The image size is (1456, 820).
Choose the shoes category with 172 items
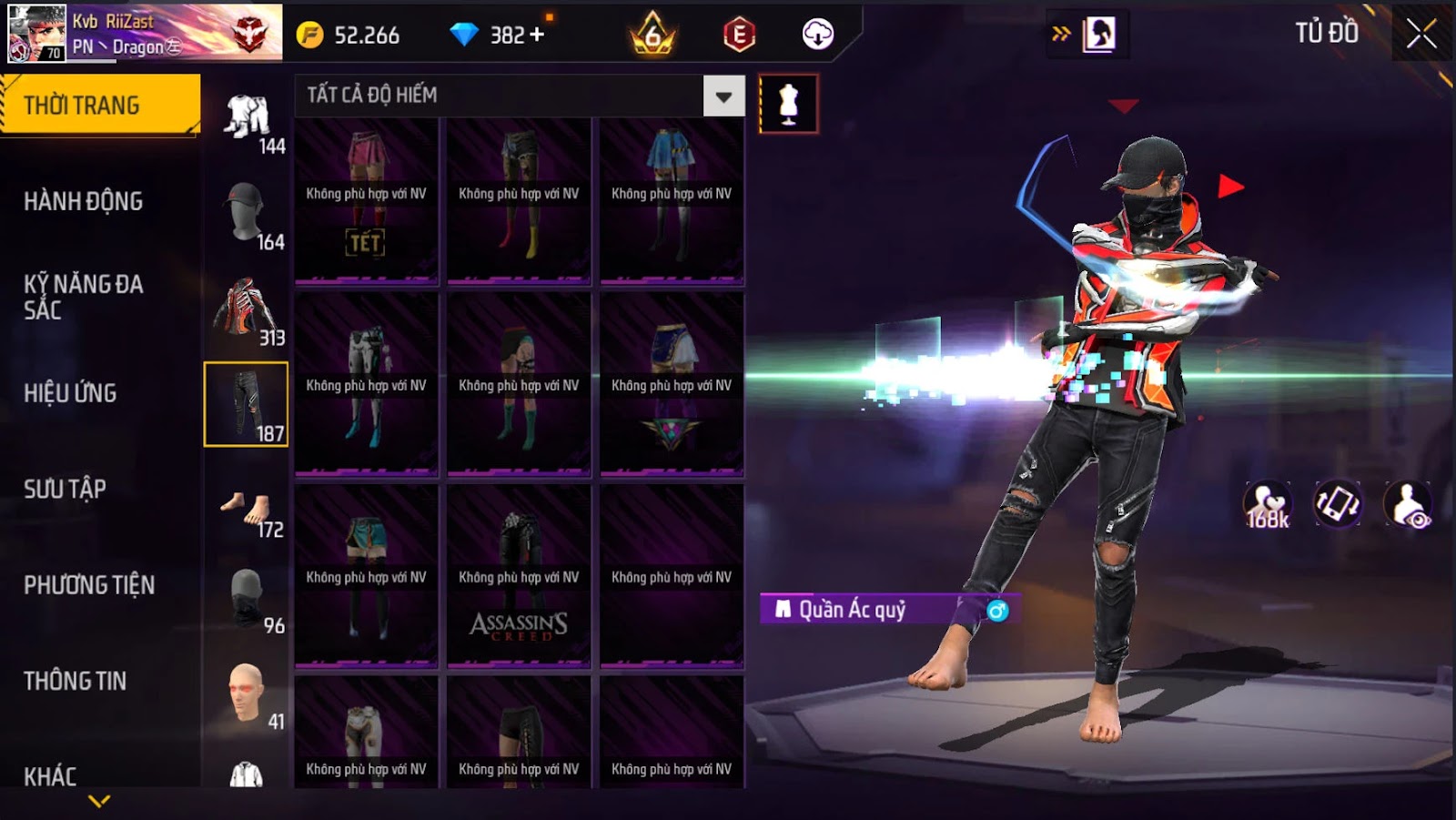pos(247,510)
